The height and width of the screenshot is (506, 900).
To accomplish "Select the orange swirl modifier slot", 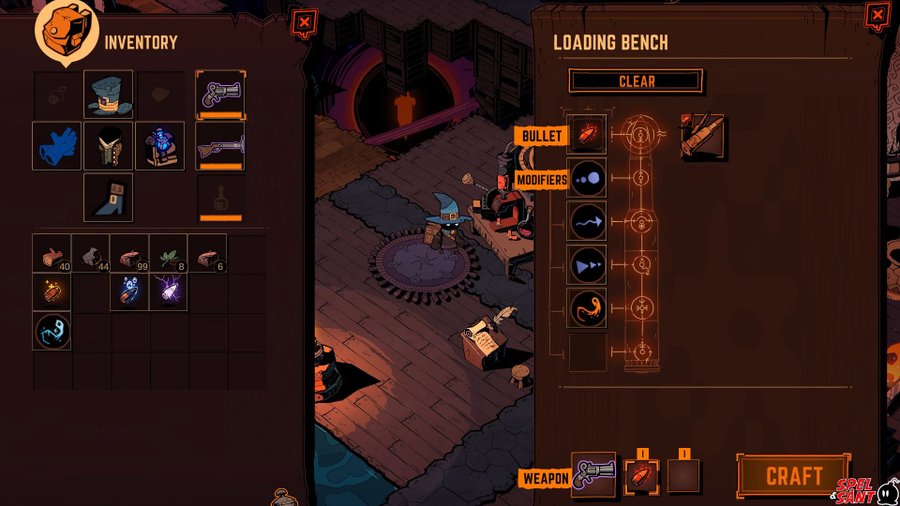I will pos(587,308).
